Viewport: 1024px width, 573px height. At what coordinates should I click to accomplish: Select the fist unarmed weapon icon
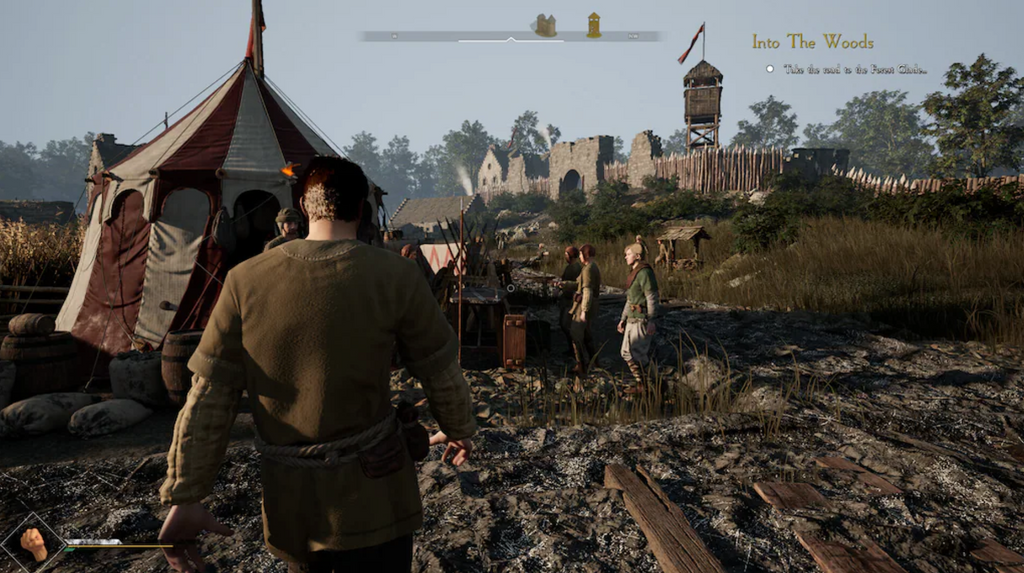pyautogui.click(x=33, y=543)
